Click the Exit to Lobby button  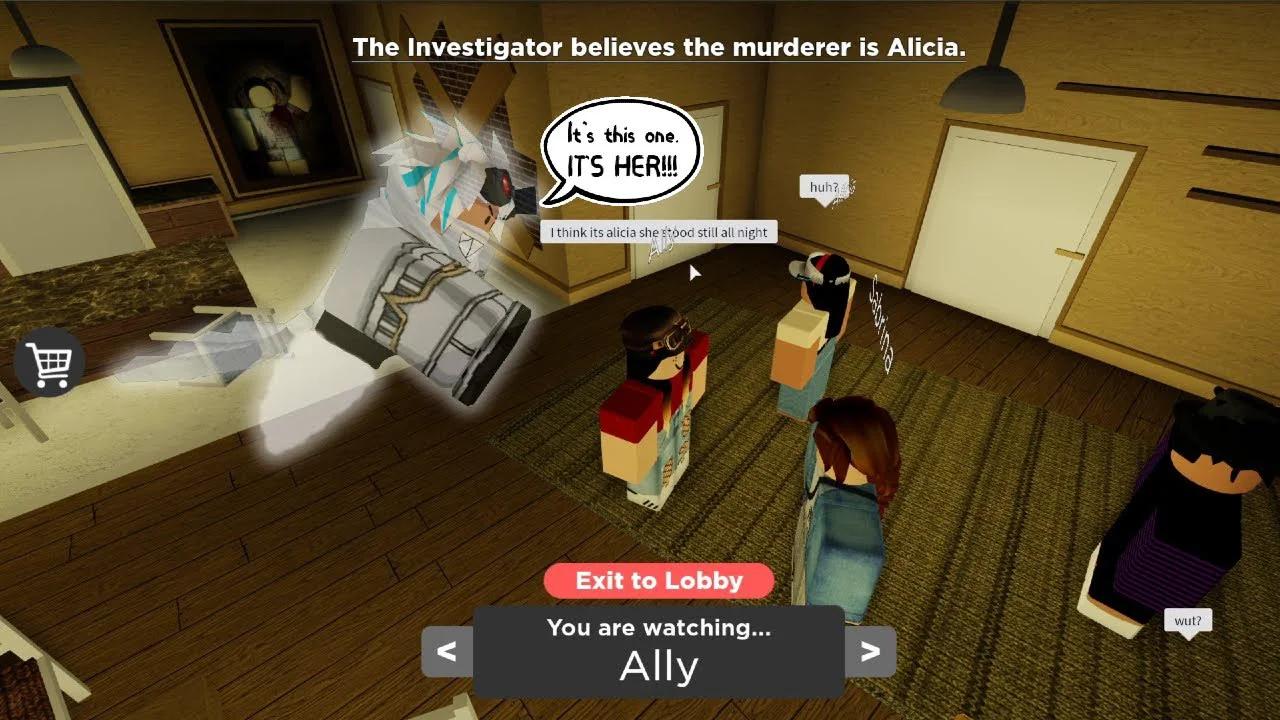pyautogui.click(x=658, y=581)
